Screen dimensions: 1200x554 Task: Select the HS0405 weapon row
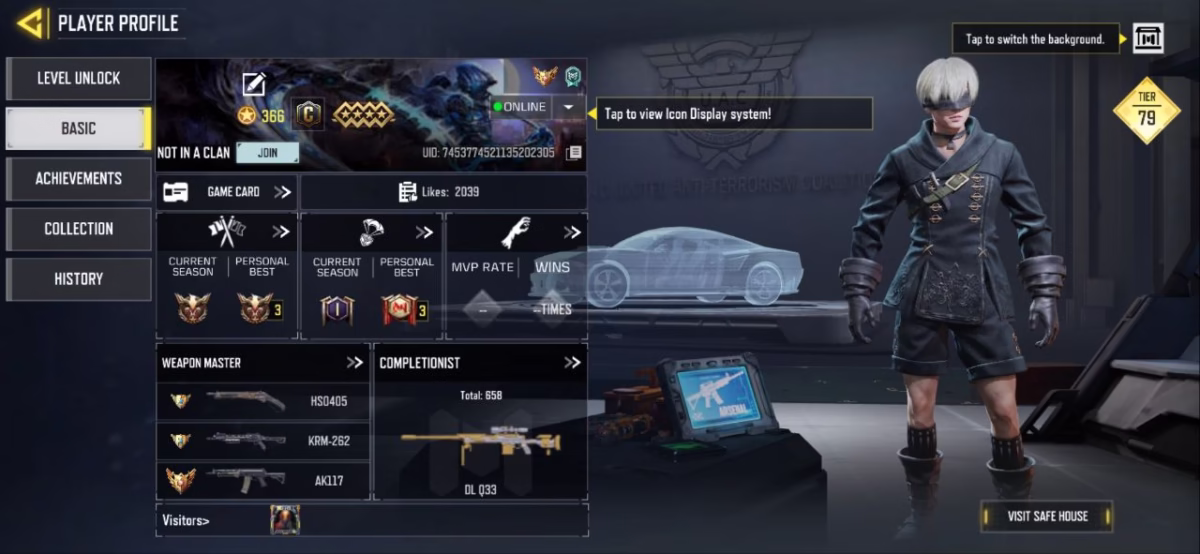(263, 401)
